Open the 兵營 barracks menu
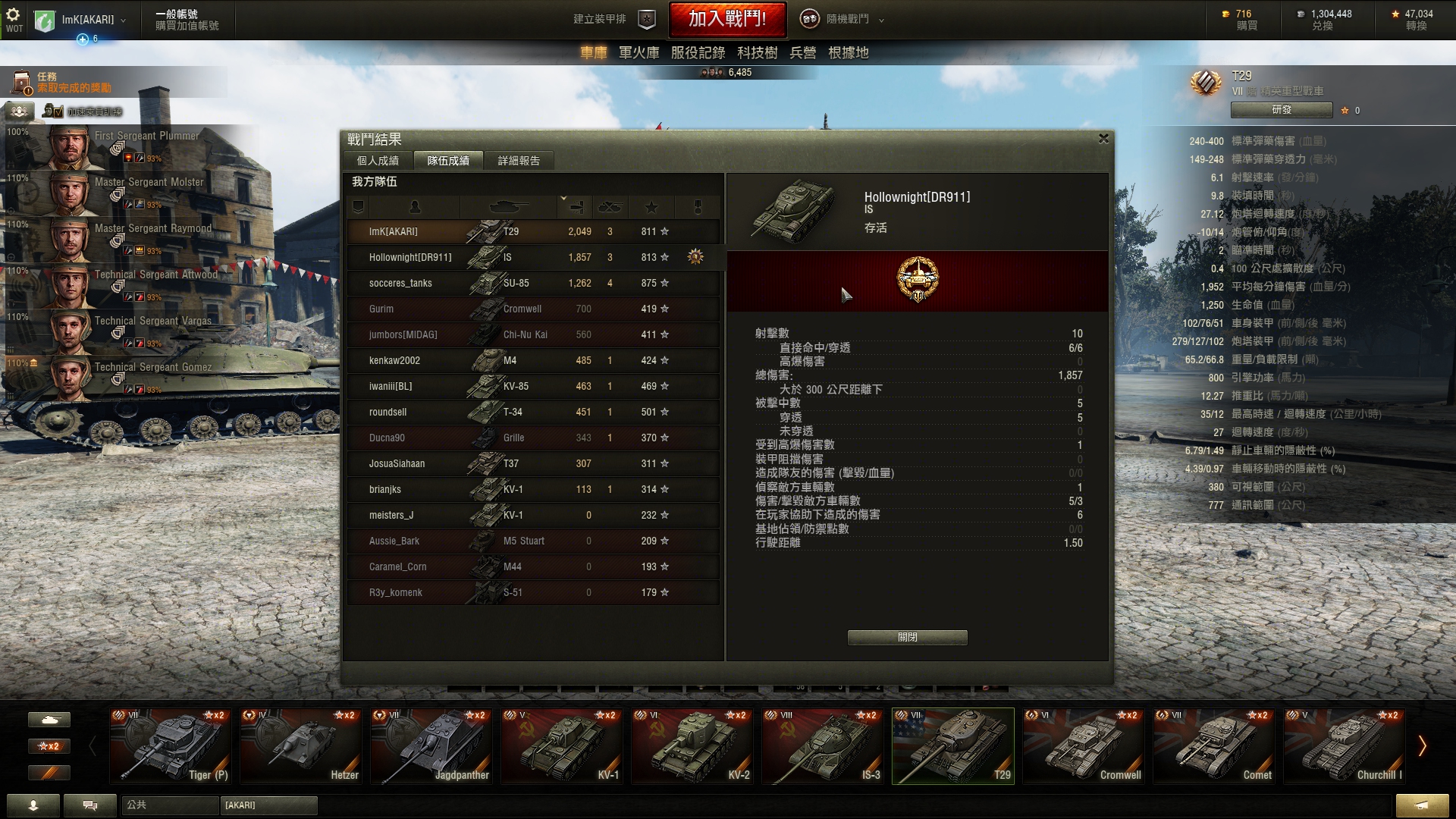Image resolution: width=1456 pixels, height=819 pixels. click(x=802, y=52)
